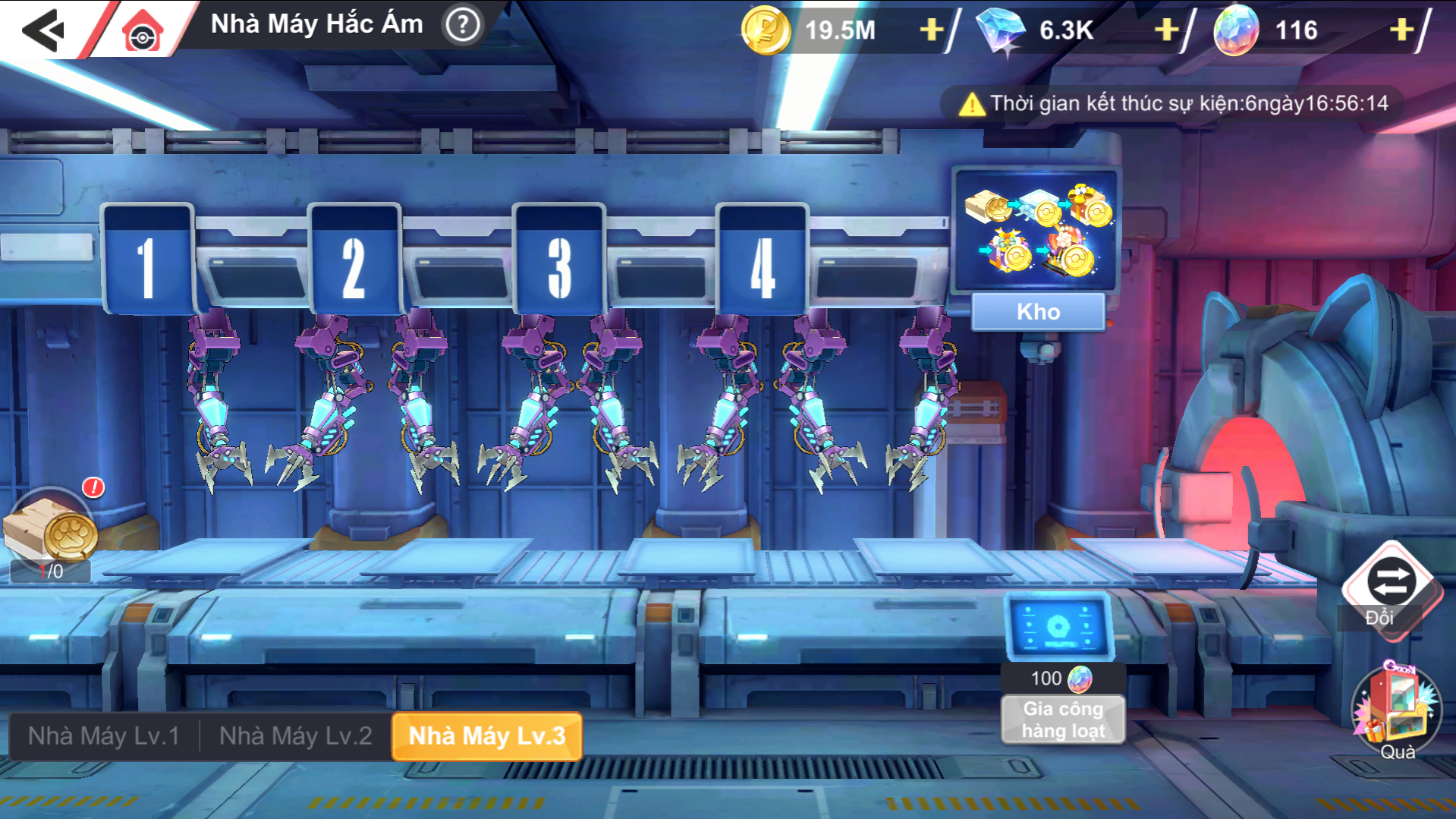Switch to Nhà Máy Lv.1 tab
The image size is (1456, 819).
click(104, 736)
